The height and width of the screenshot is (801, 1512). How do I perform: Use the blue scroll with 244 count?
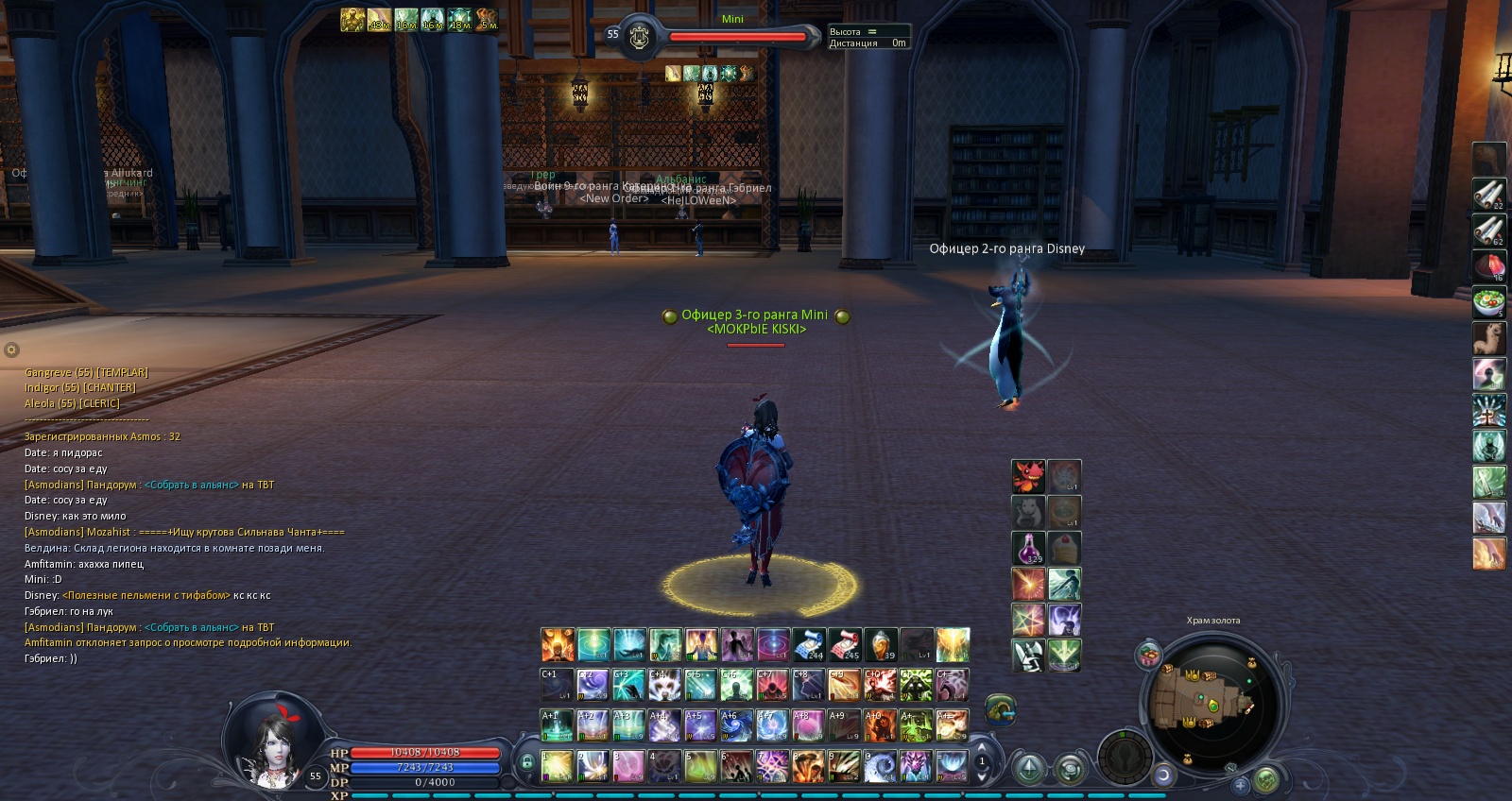809,645
